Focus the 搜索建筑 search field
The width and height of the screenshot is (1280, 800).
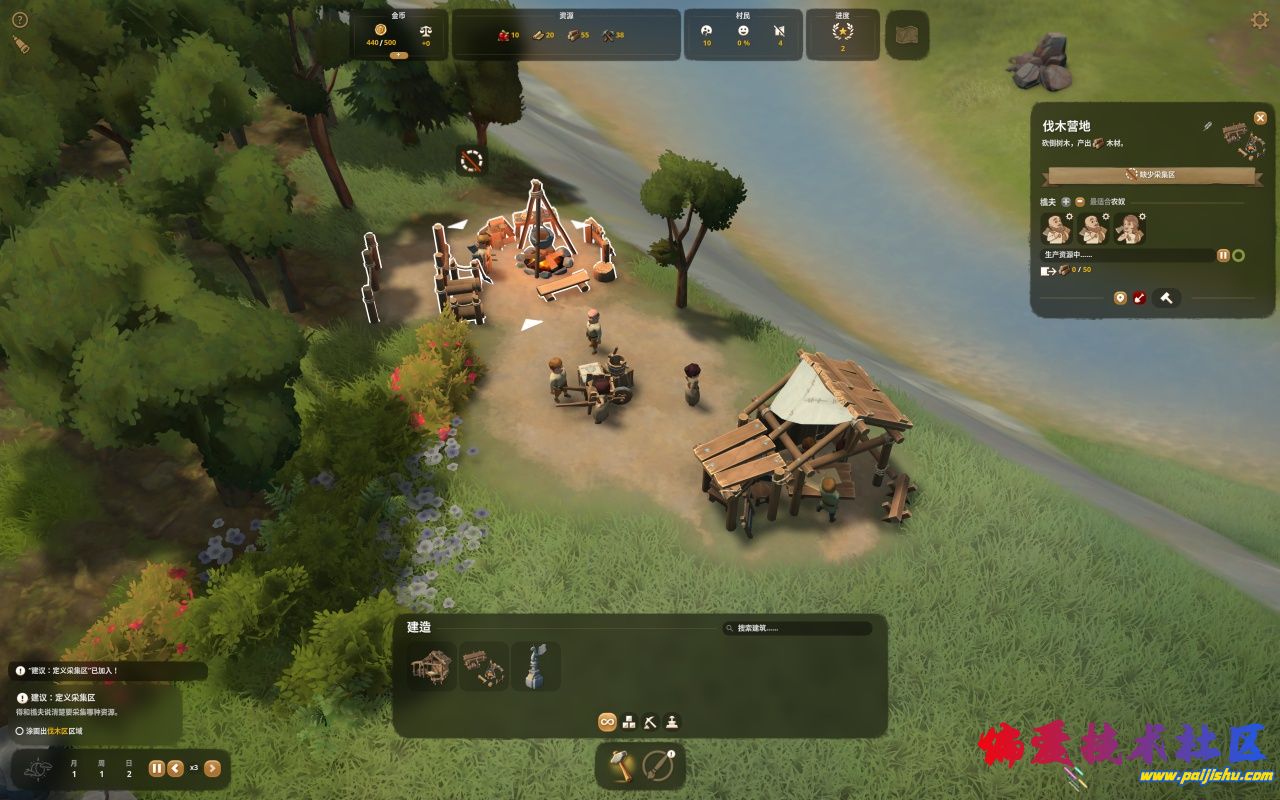(800, 628)
